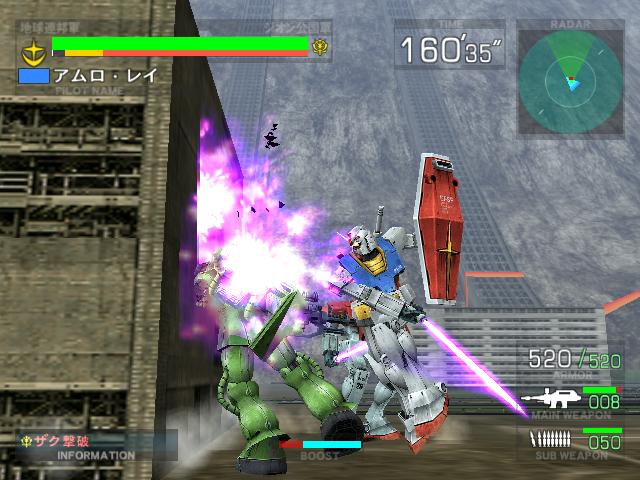Open the Information message panel

[96, 446]
